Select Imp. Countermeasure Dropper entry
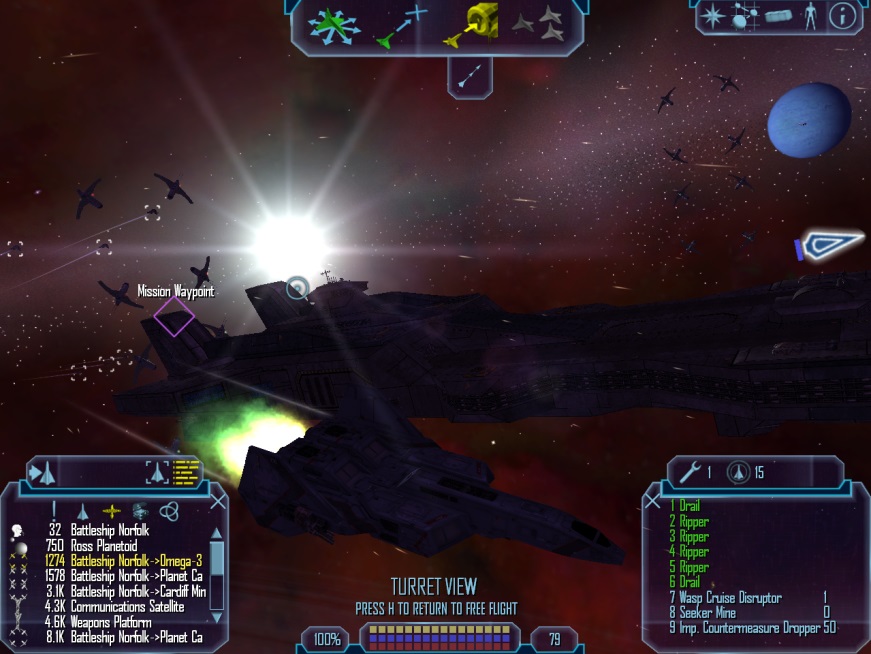 coord(752,627)
